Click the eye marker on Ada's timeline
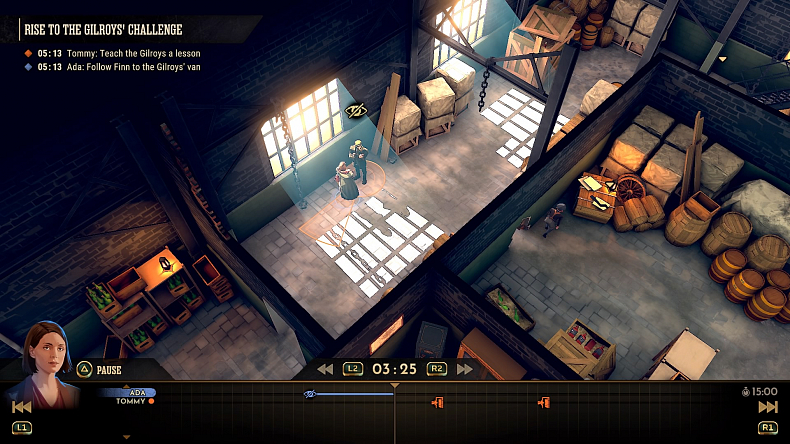Screen dimensions: 790x444 click(x=310, y=394)
